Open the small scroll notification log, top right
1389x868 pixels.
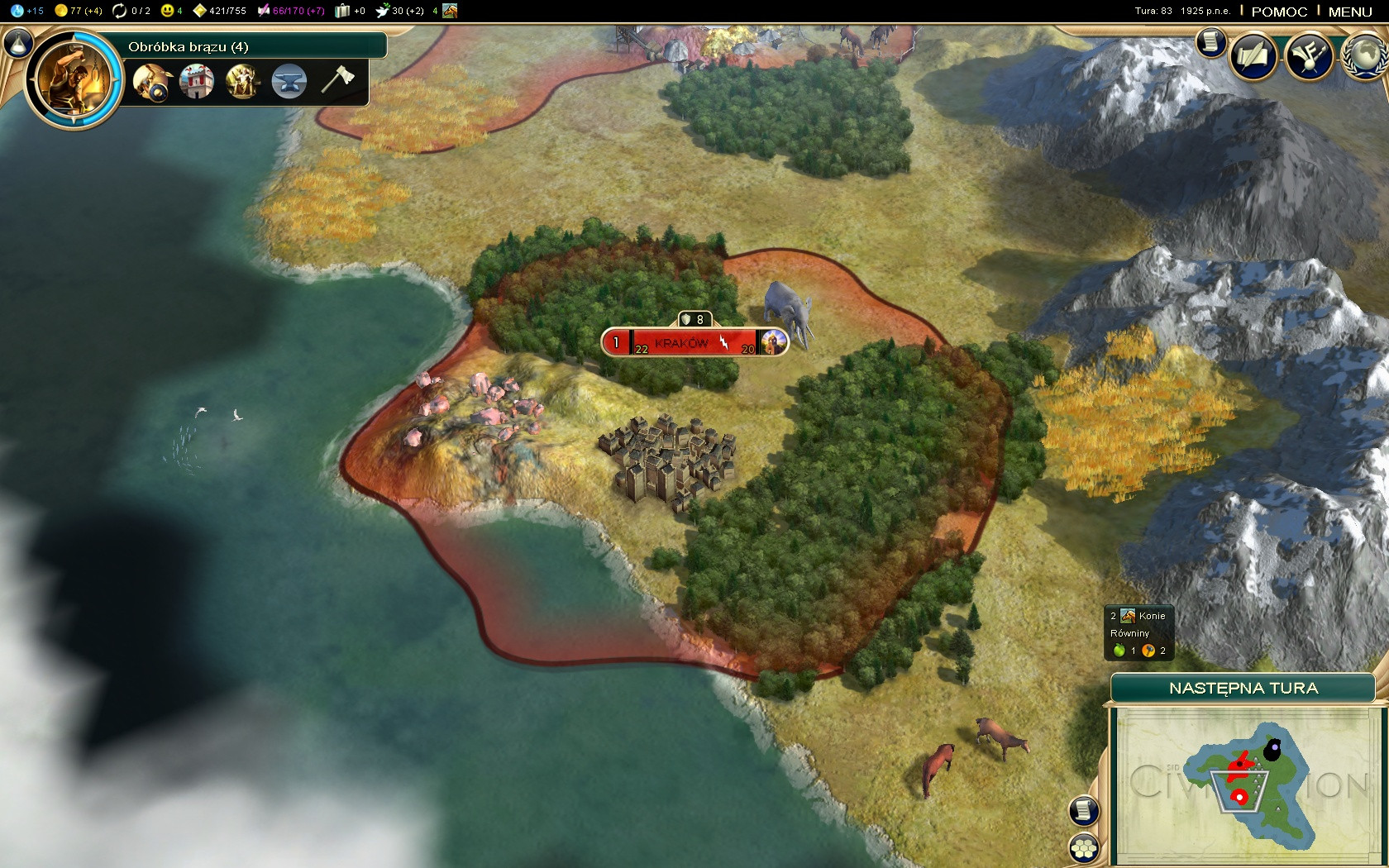[x=1210, y=41]
